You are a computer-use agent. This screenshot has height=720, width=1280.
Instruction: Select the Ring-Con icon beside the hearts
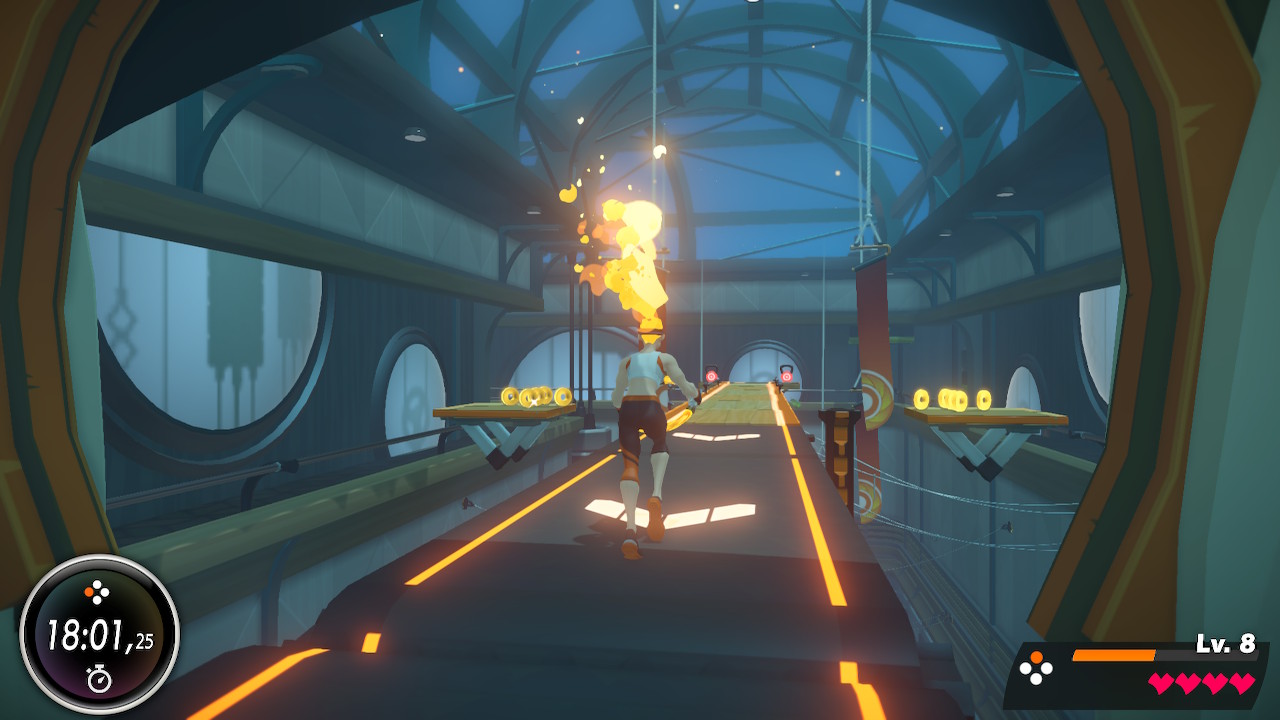coord(1035,669)
